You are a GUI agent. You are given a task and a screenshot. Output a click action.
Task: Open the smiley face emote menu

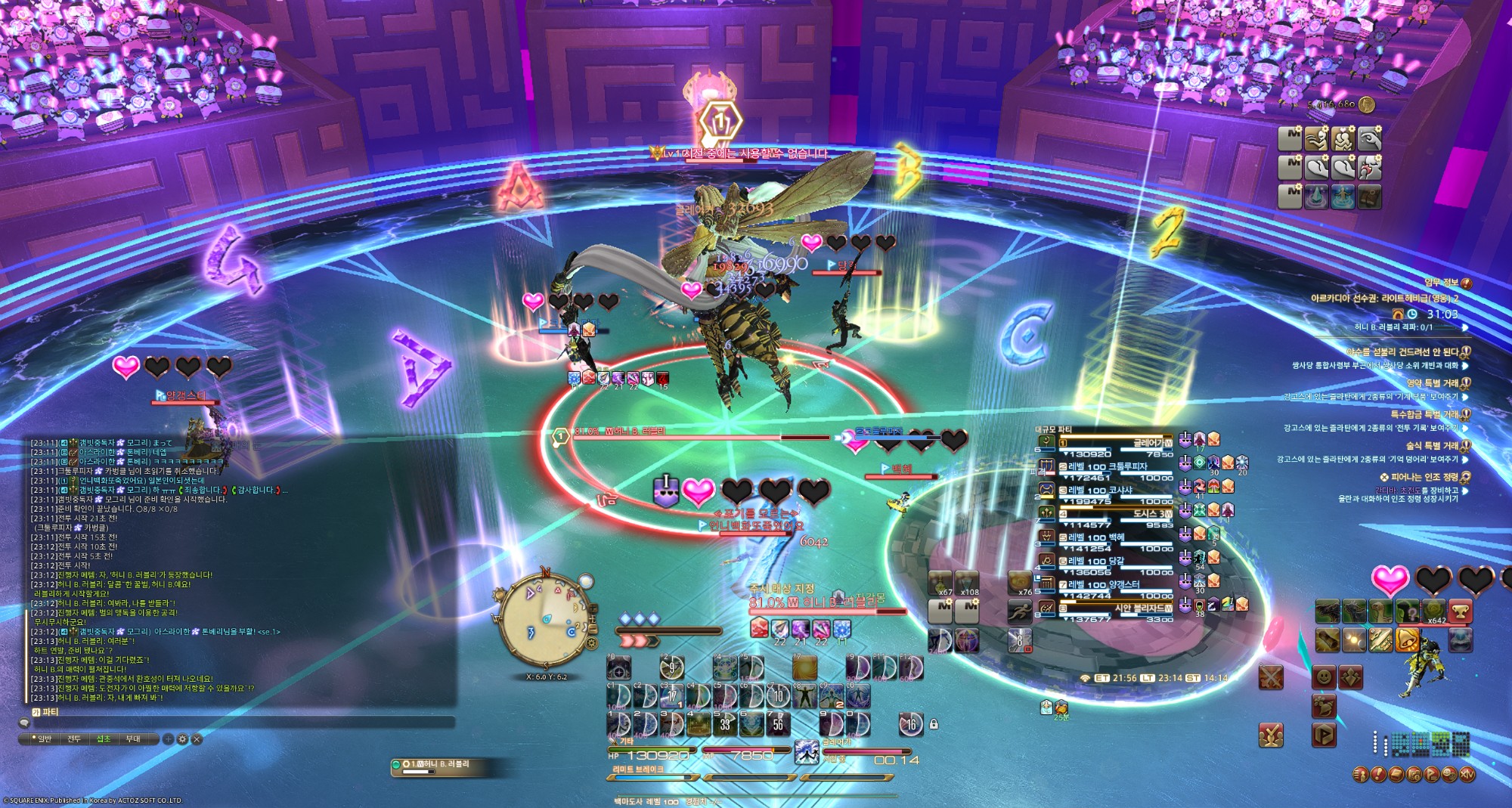(1324, 676)
